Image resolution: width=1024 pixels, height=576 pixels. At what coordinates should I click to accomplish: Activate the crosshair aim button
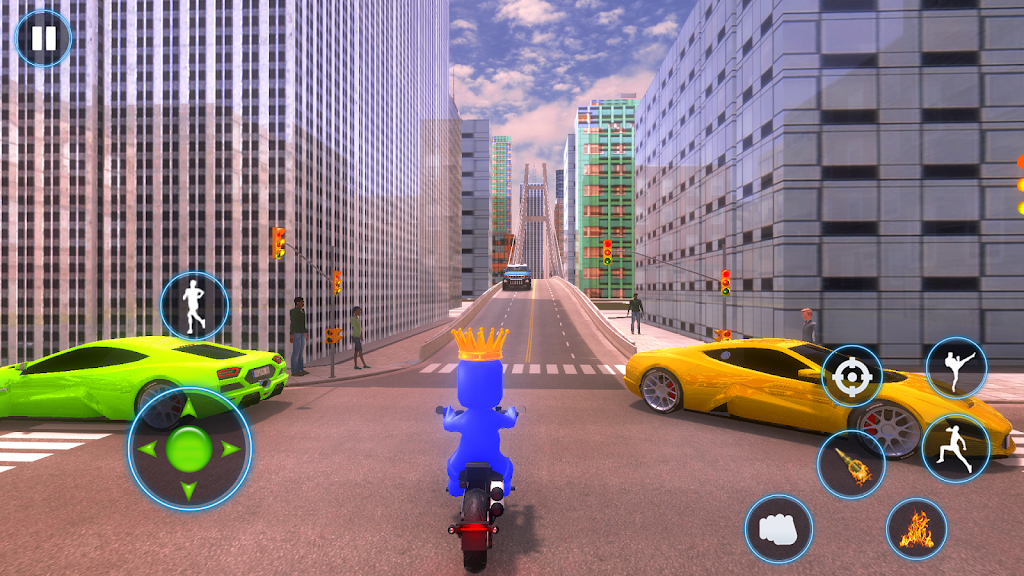(852, 377)
